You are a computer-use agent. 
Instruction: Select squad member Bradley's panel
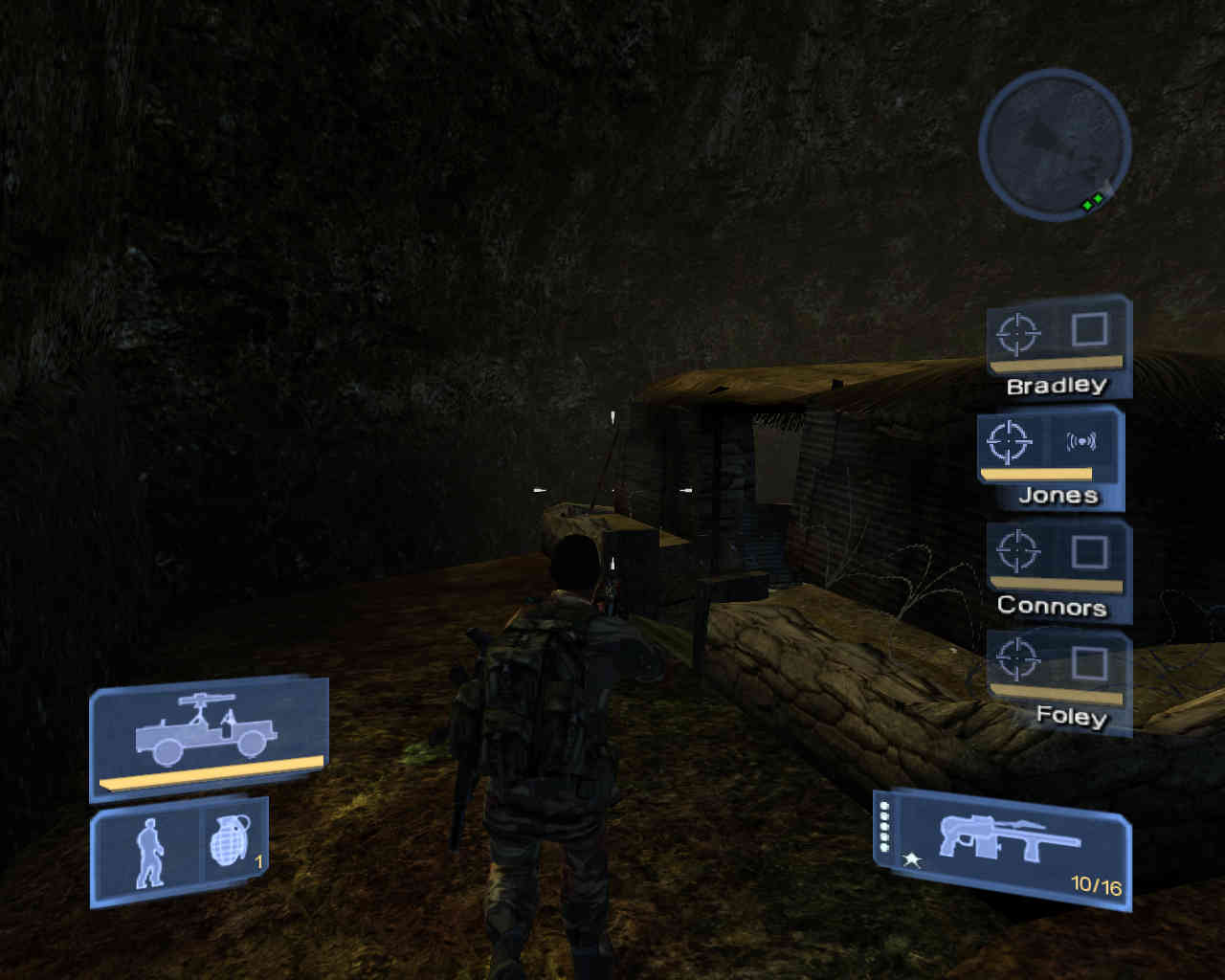click(1058, 348)
